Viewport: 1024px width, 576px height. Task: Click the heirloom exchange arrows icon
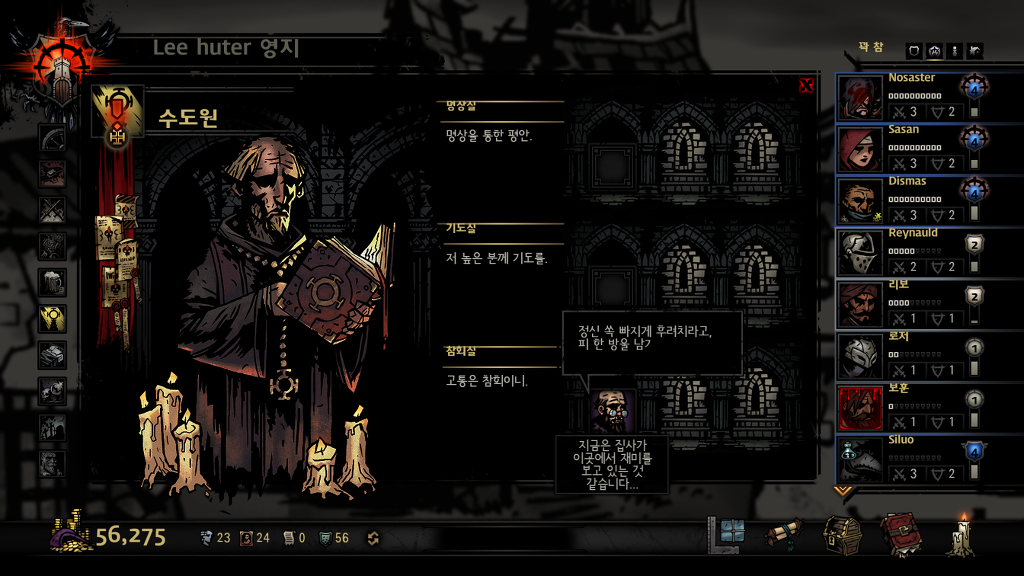tap(373, 538)
